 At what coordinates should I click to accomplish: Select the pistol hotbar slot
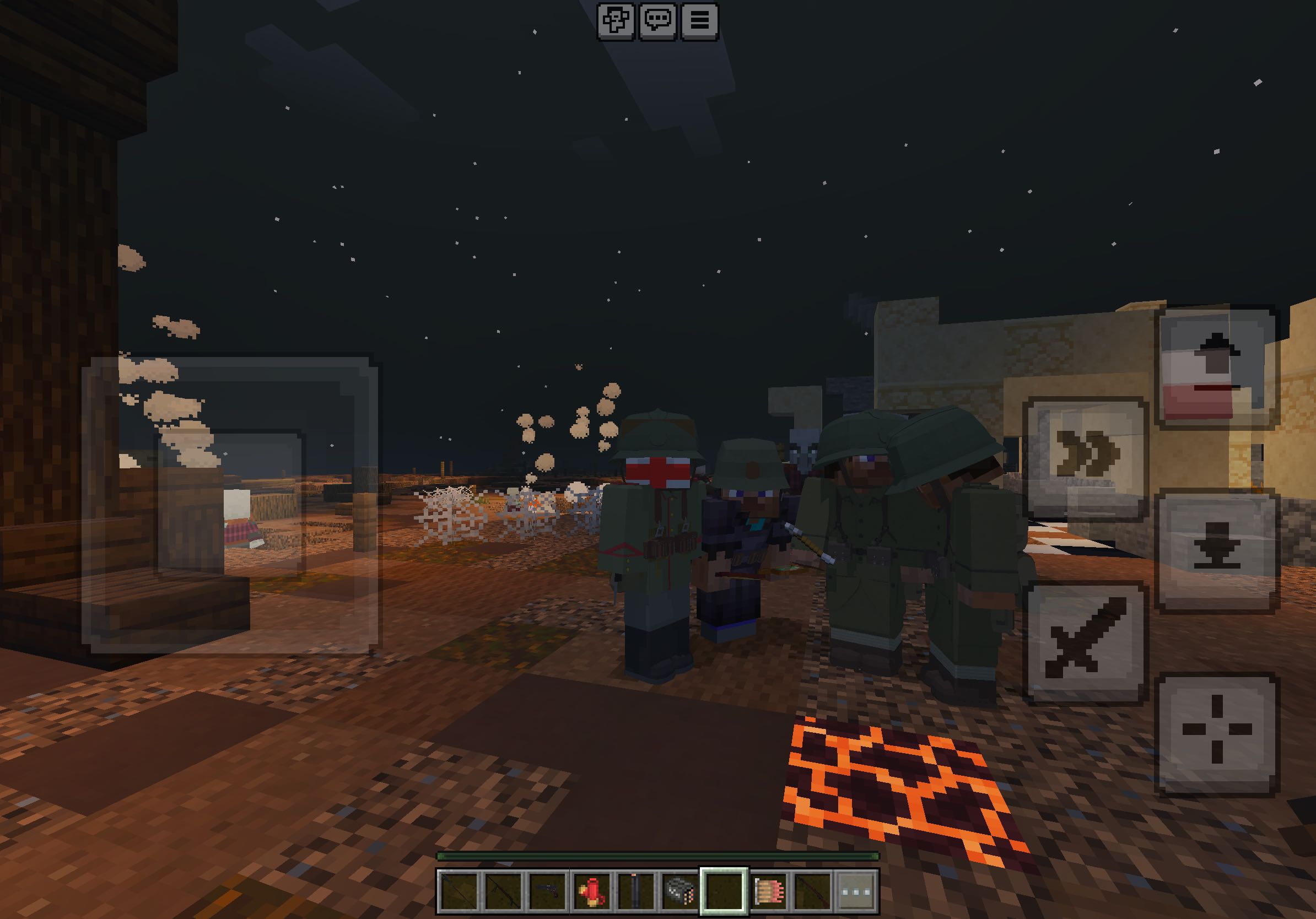point(547,891)
